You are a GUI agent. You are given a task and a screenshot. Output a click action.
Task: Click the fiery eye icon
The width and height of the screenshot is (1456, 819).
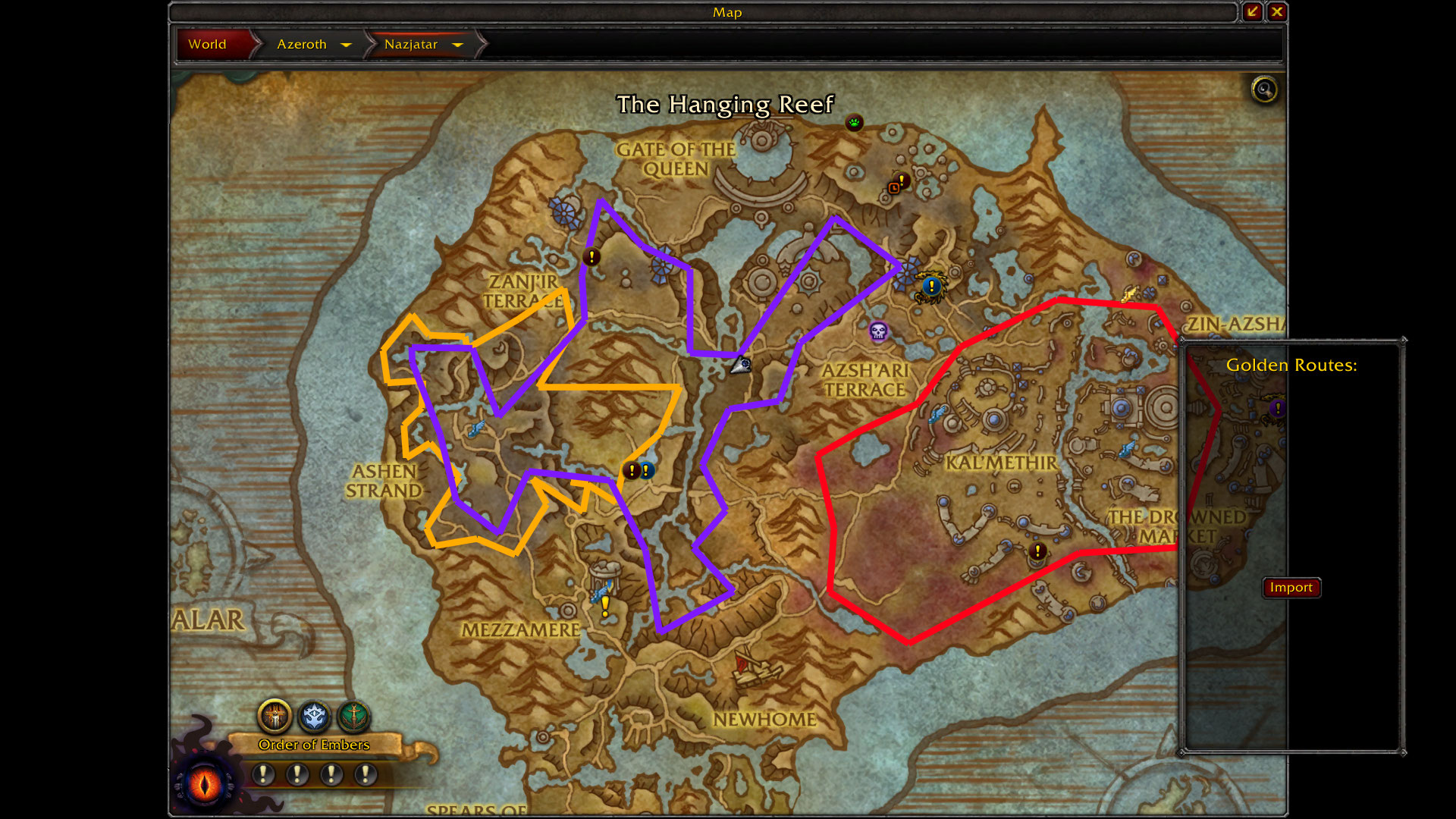[x=205, y=783]
